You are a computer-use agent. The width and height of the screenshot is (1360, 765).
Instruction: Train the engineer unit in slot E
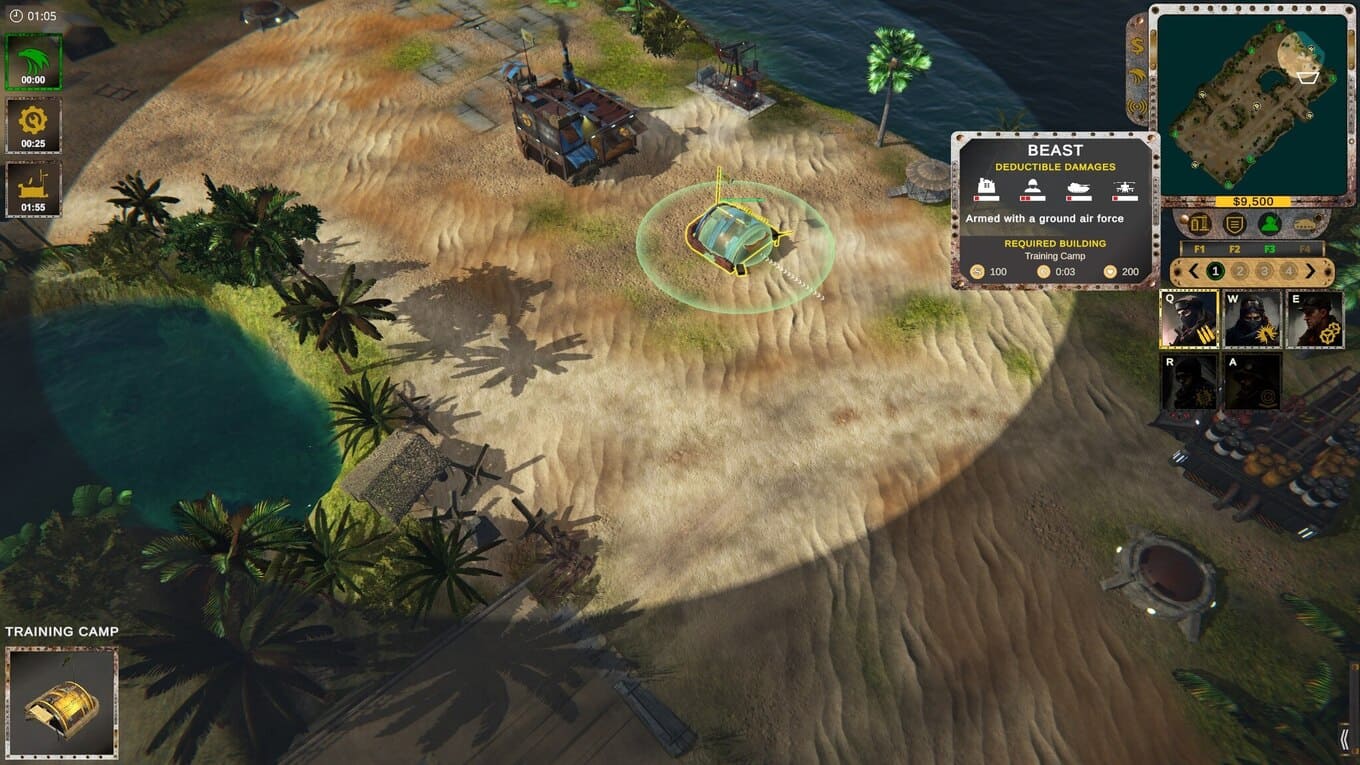click(x=1314, y=319)
